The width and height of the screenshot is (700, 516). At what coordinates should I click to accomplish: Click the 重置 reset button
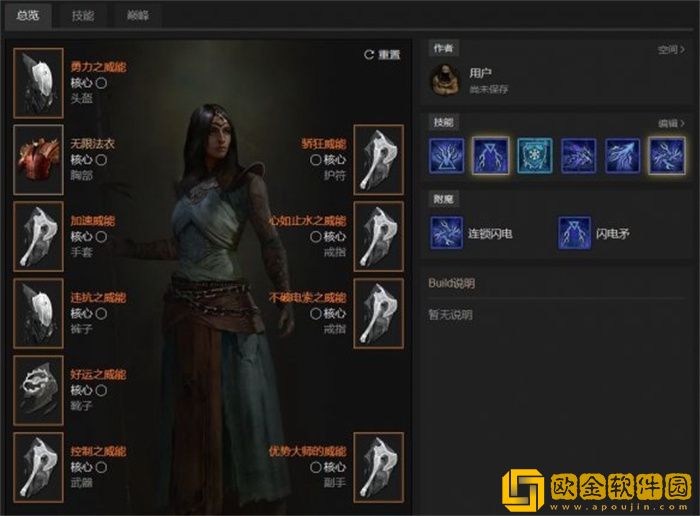382,55
